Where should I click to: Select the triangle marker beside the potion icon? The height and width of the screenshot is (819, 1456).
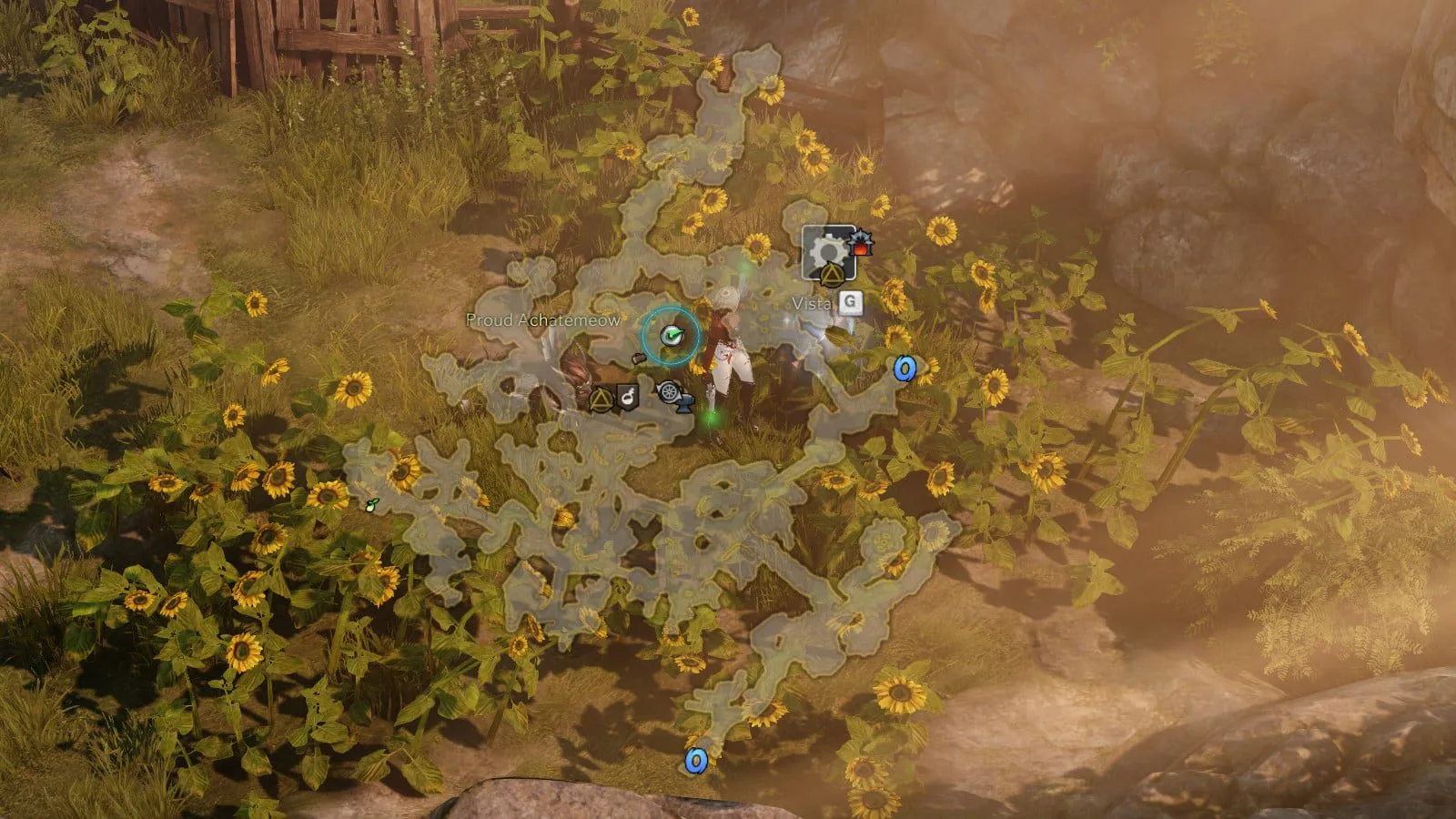coord(601,397)
